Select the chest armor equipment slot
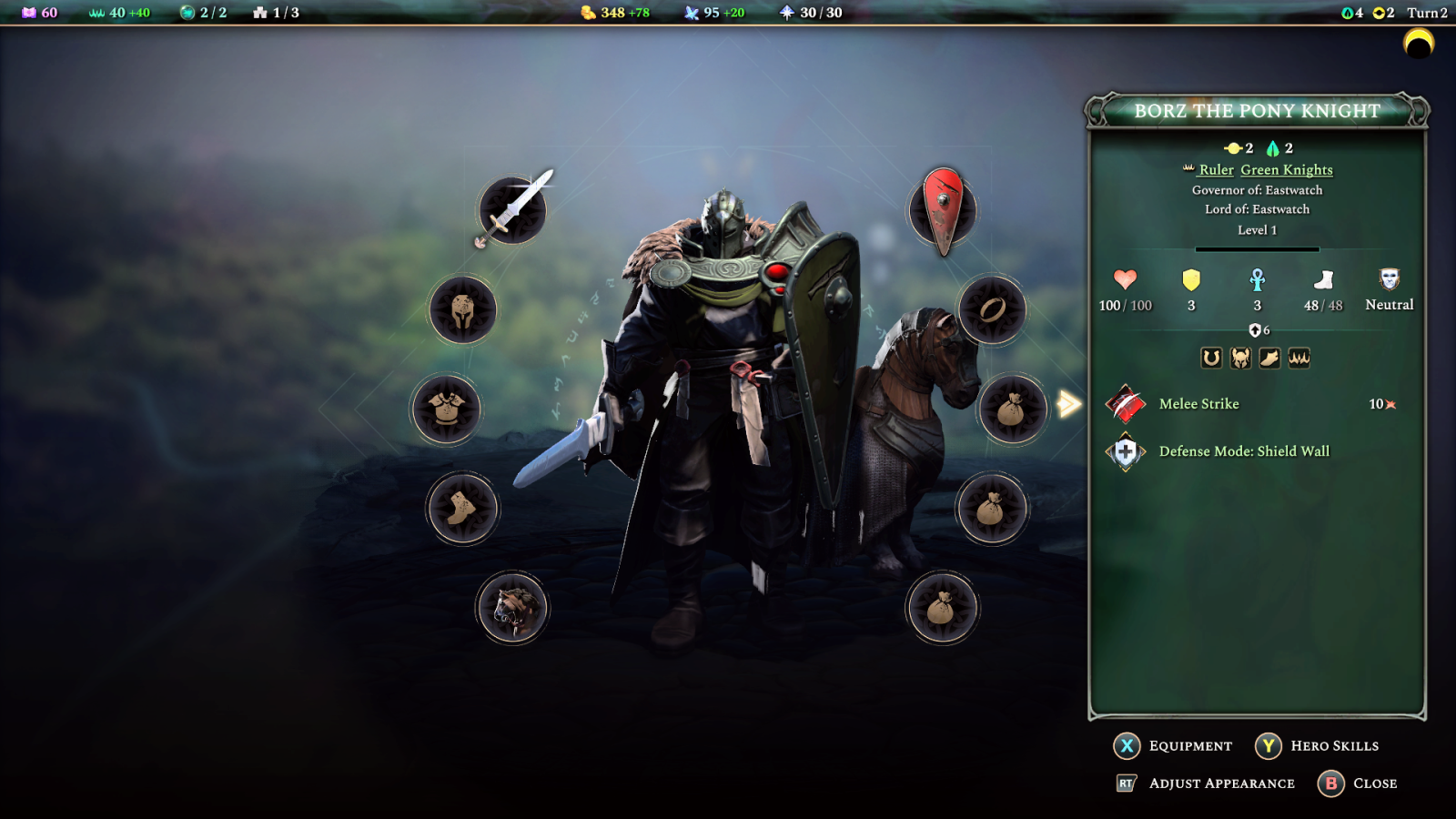Image resolution: width=1456 pixels, height=819 pixels. tap(449, 409)
